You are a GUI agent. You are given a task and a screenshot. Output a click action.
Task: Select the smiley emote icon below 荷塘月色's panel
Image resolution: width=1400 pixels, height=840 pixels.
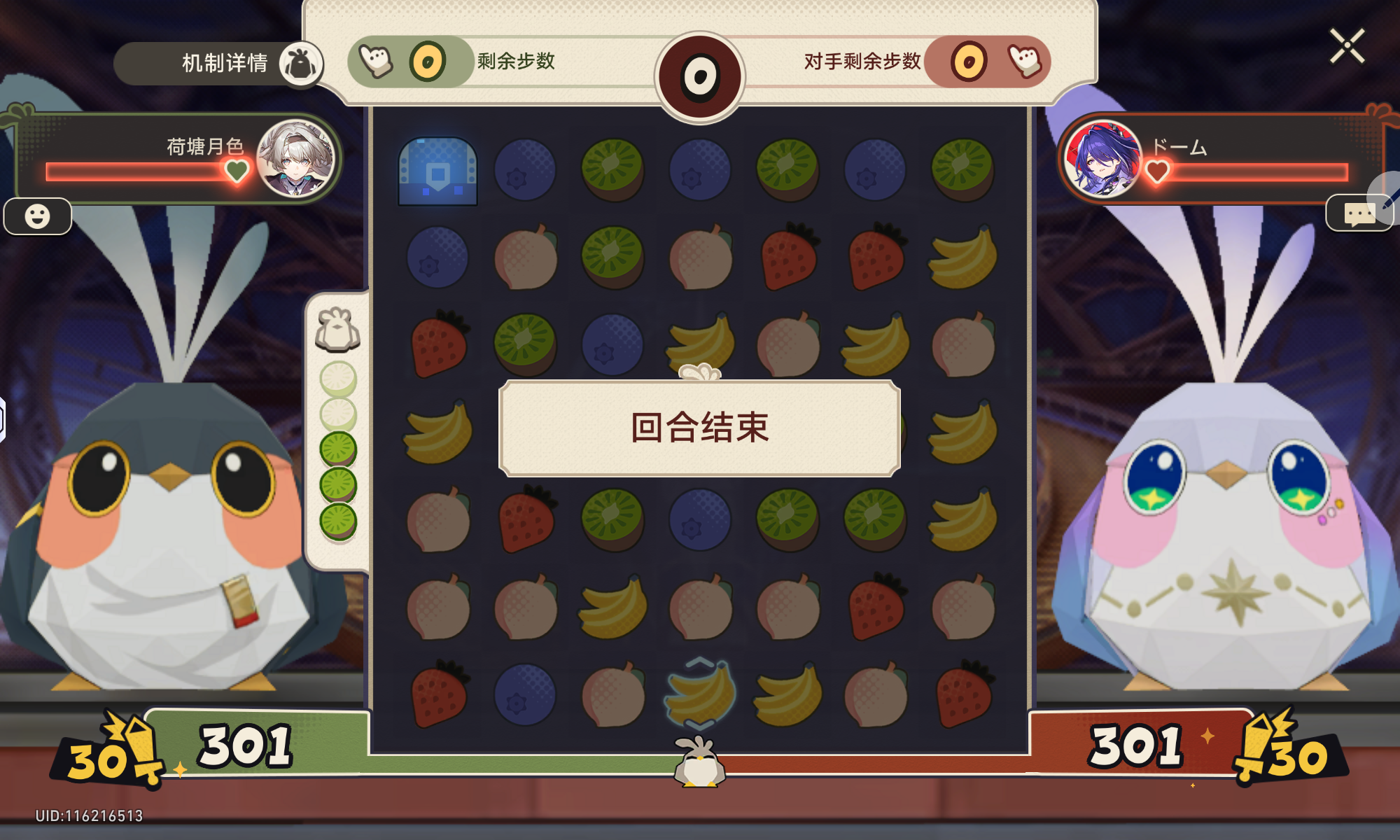38,217
